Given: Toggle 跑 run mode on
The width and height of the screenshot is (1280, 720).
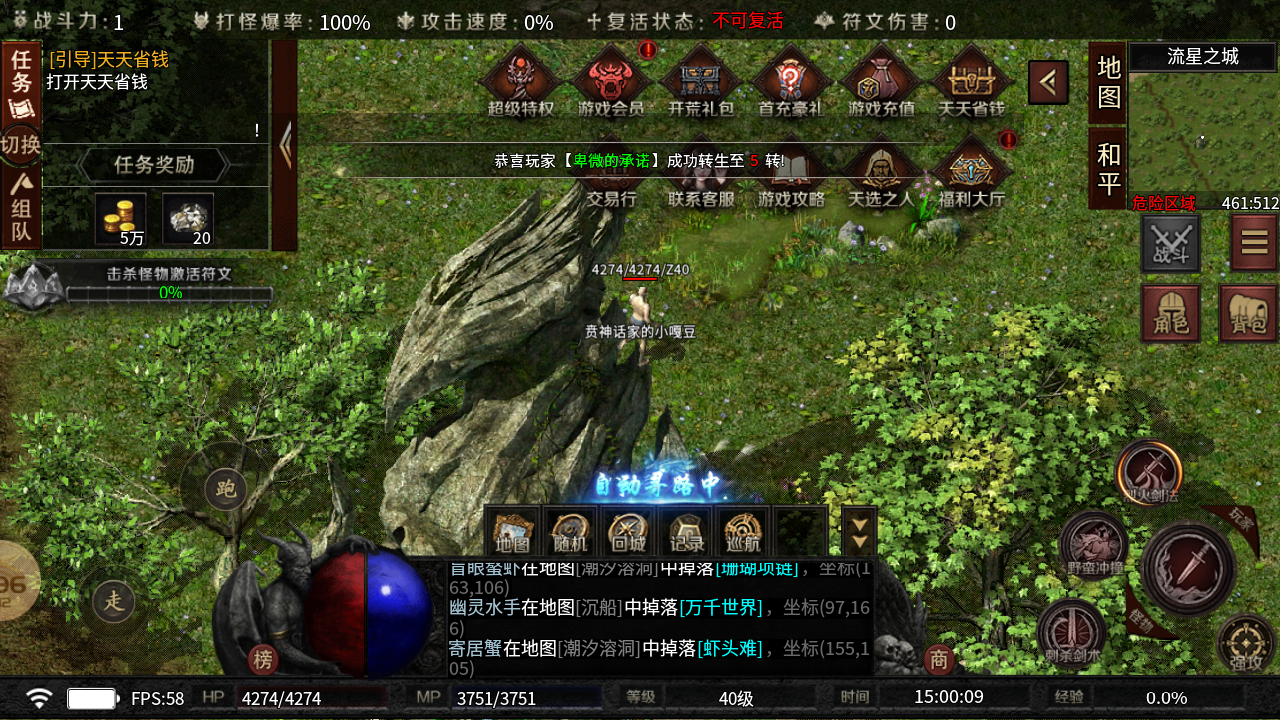Looking at the screenshot, I should (x=225, y=489).
